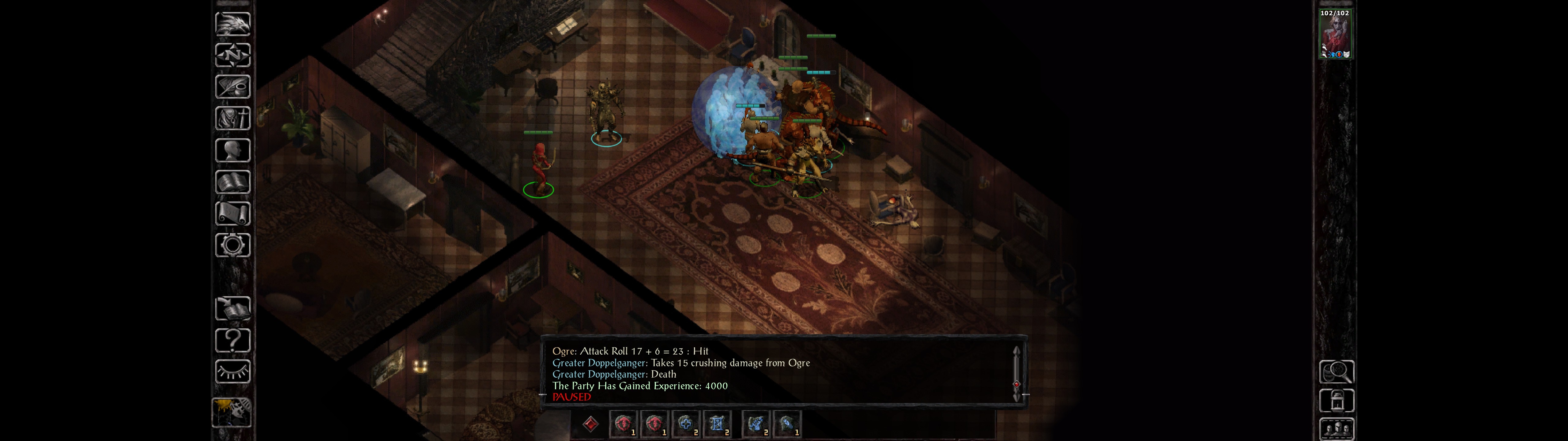Screen dimensions: 1568x441
Task: Show the character record head icon
Action: [232, 150]
